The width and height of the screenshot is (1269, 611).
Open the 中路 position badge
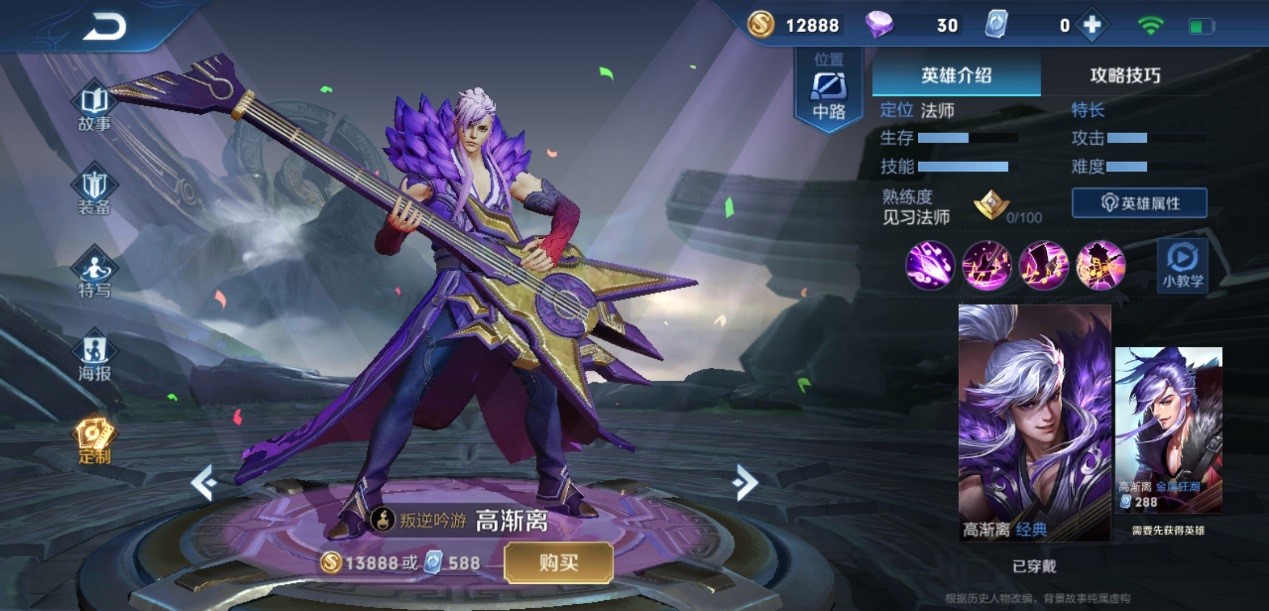coord(828,90)
